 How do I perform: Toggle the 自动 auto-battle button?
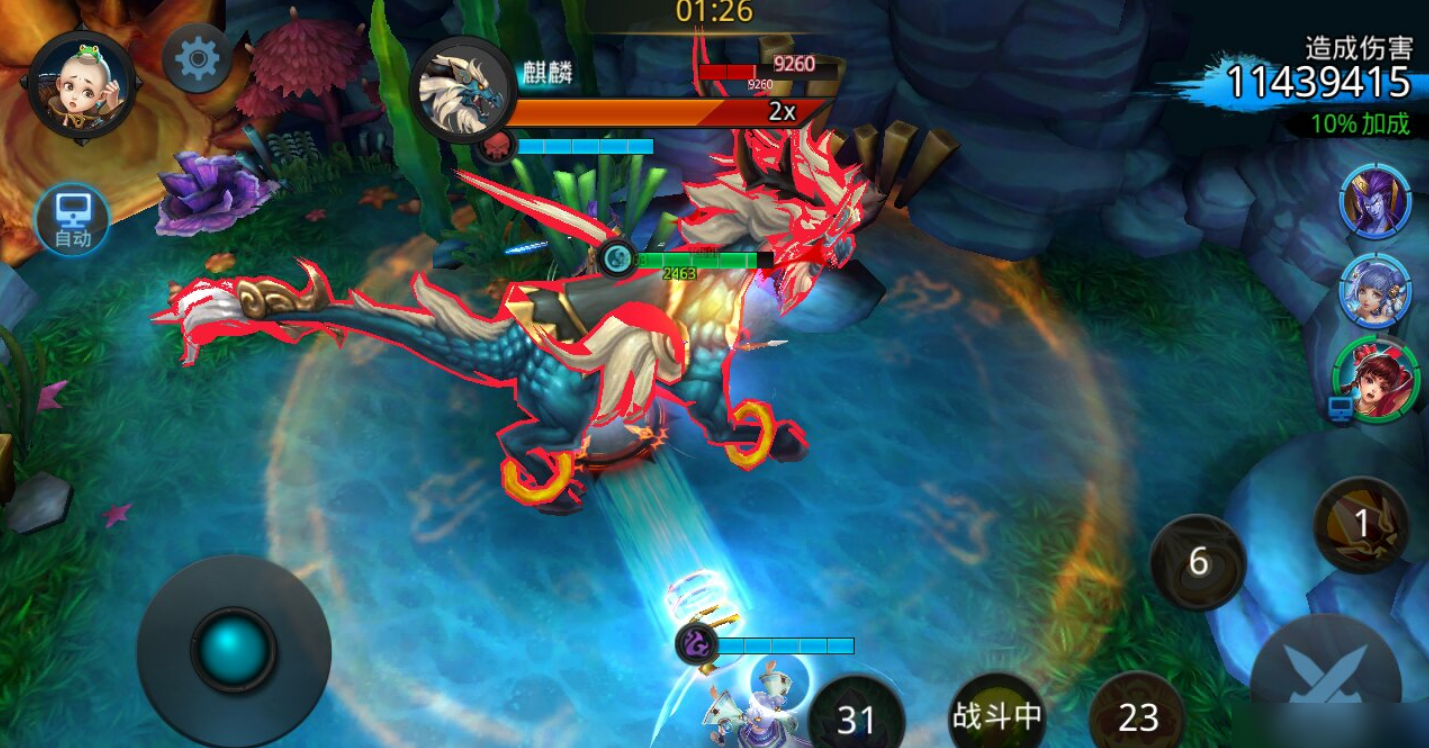tap(72, 219)
